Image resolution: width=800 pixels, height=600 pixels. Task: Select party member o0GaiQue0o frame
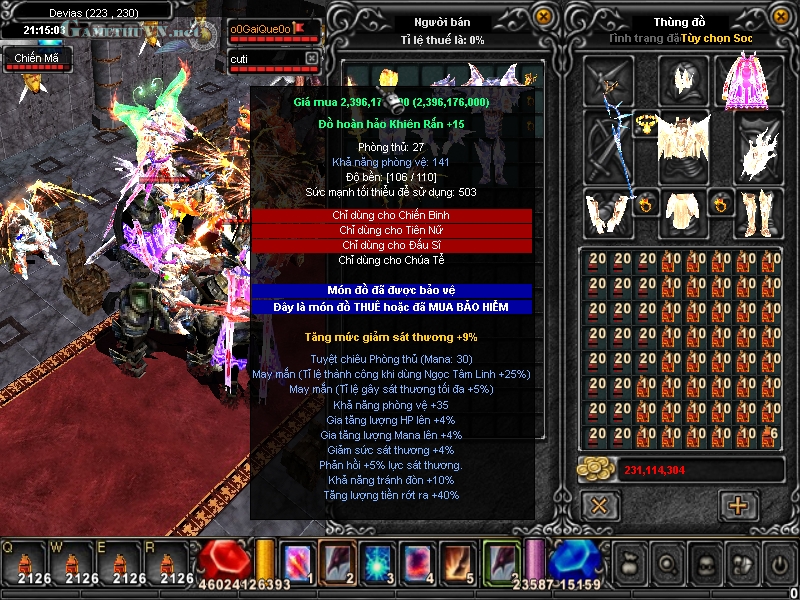(273, 30)
